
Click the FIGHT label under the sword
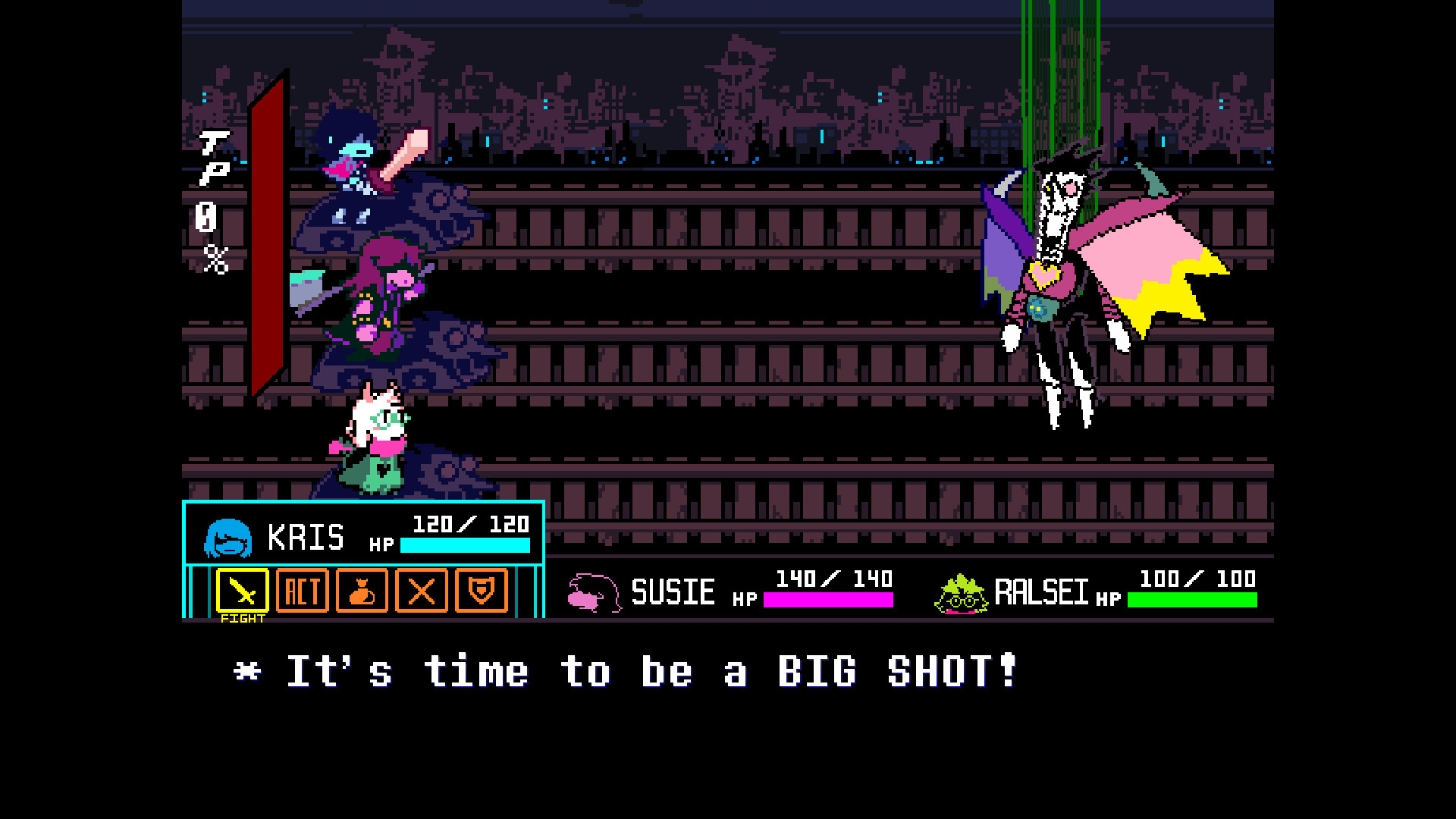coord(244,617)
